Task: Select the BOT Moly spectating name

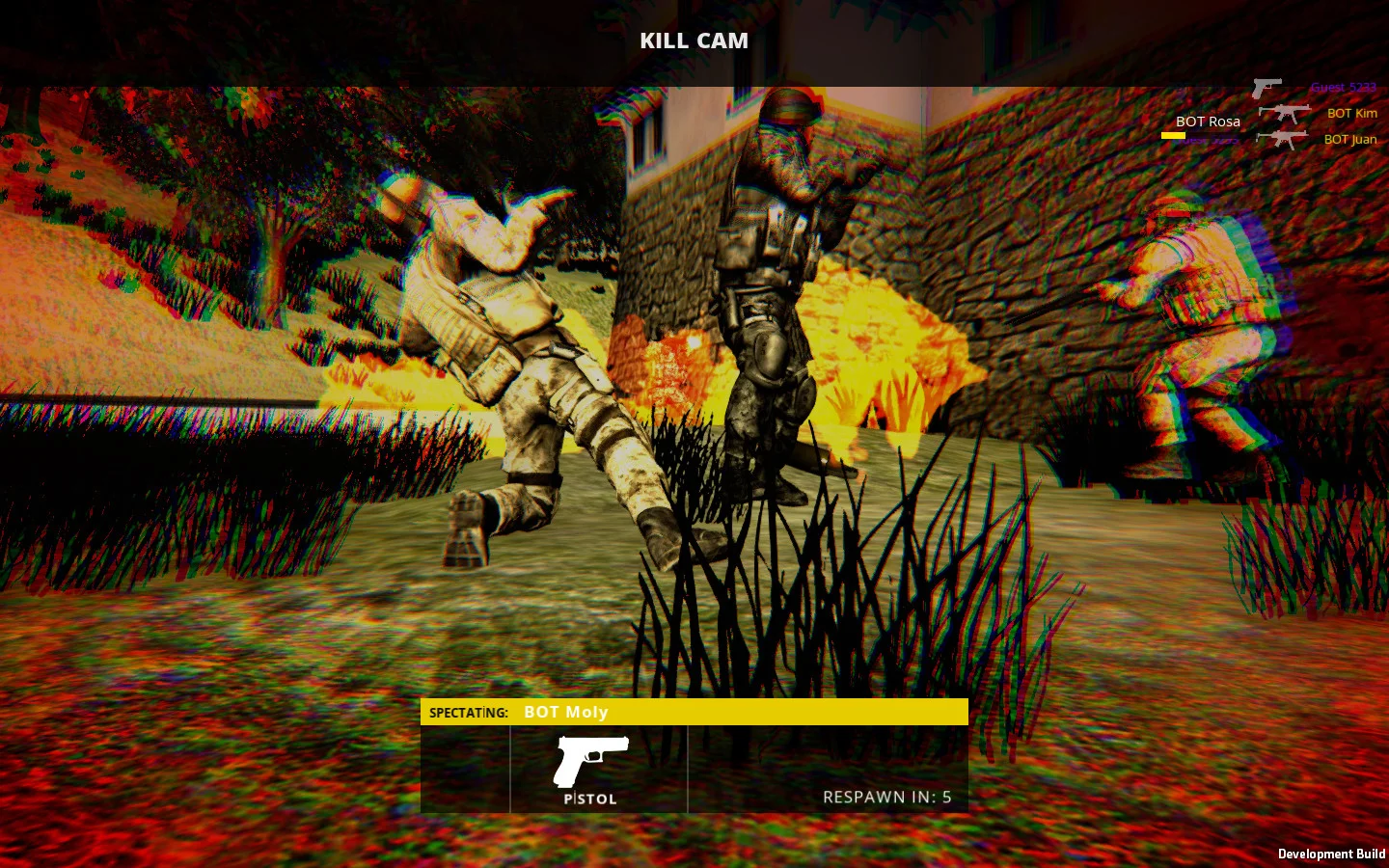Action: [x=565, y=712]
